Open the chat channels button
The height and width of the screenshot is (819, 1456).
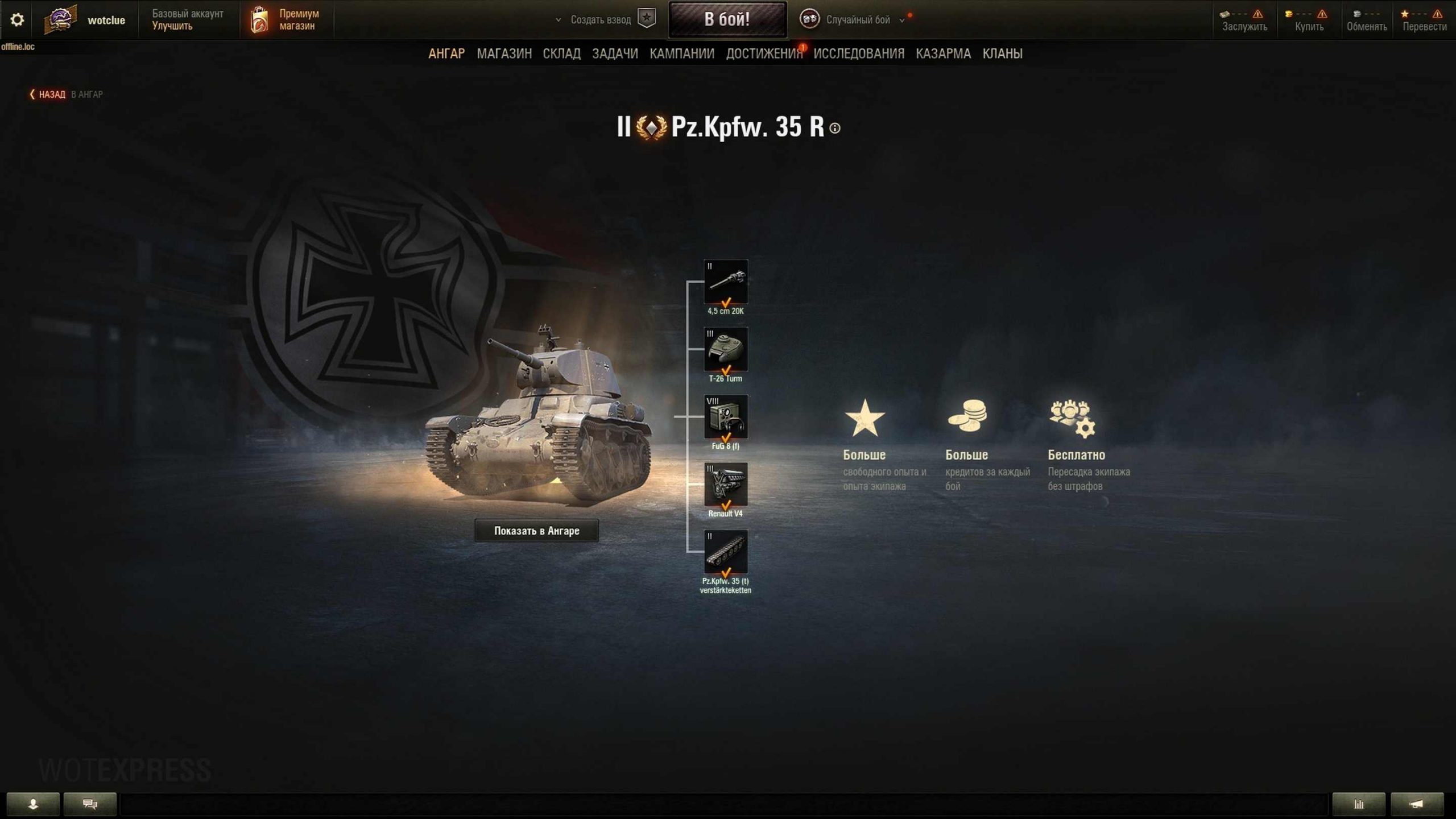coord(90,804)
